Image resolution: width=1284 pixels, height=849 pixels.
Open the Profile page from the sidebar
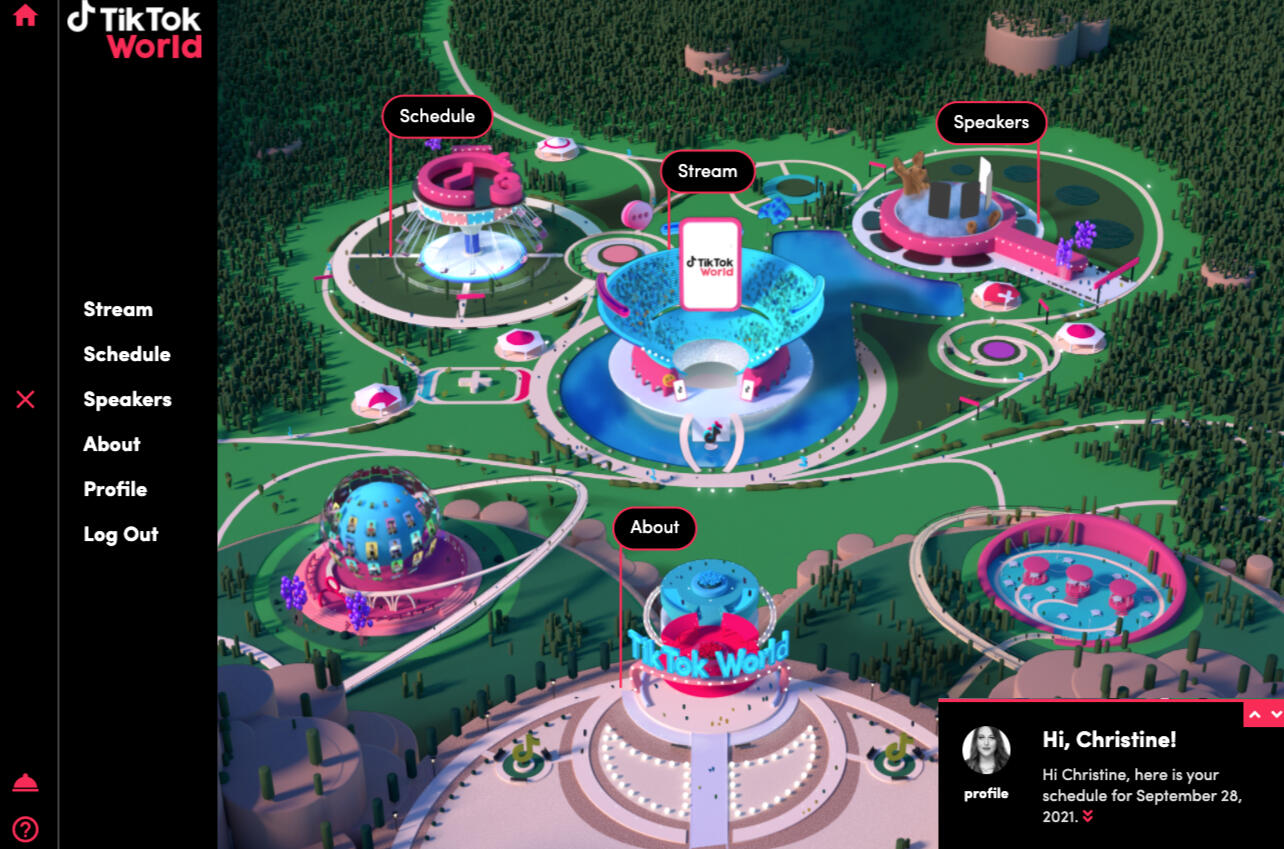click(115, 489)
